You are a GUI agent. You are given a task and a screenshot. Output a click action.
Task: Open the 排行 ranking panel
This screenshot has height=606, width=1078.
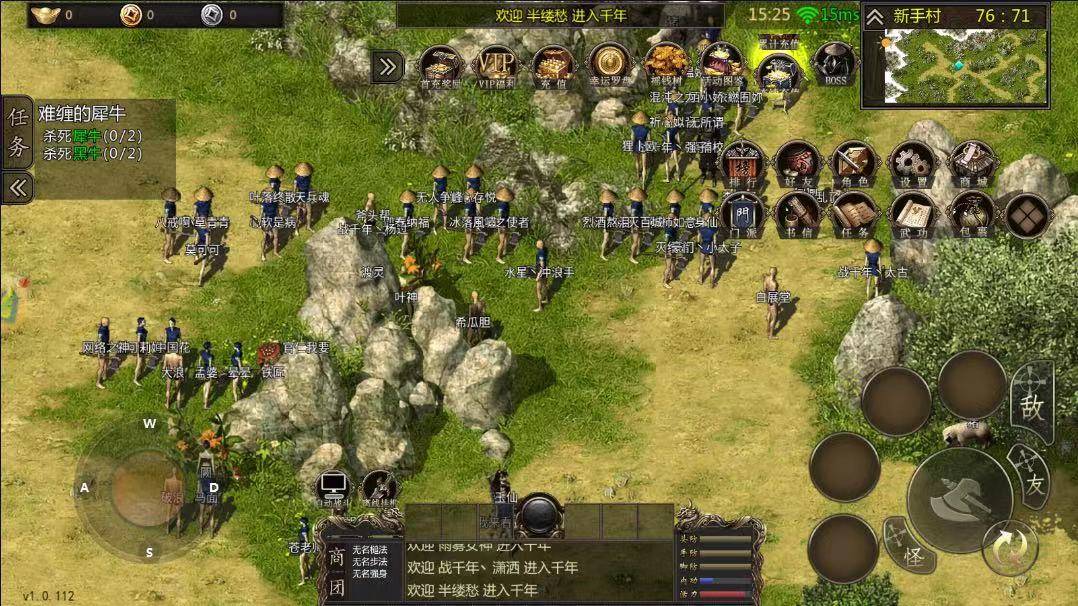coord(741,163)
